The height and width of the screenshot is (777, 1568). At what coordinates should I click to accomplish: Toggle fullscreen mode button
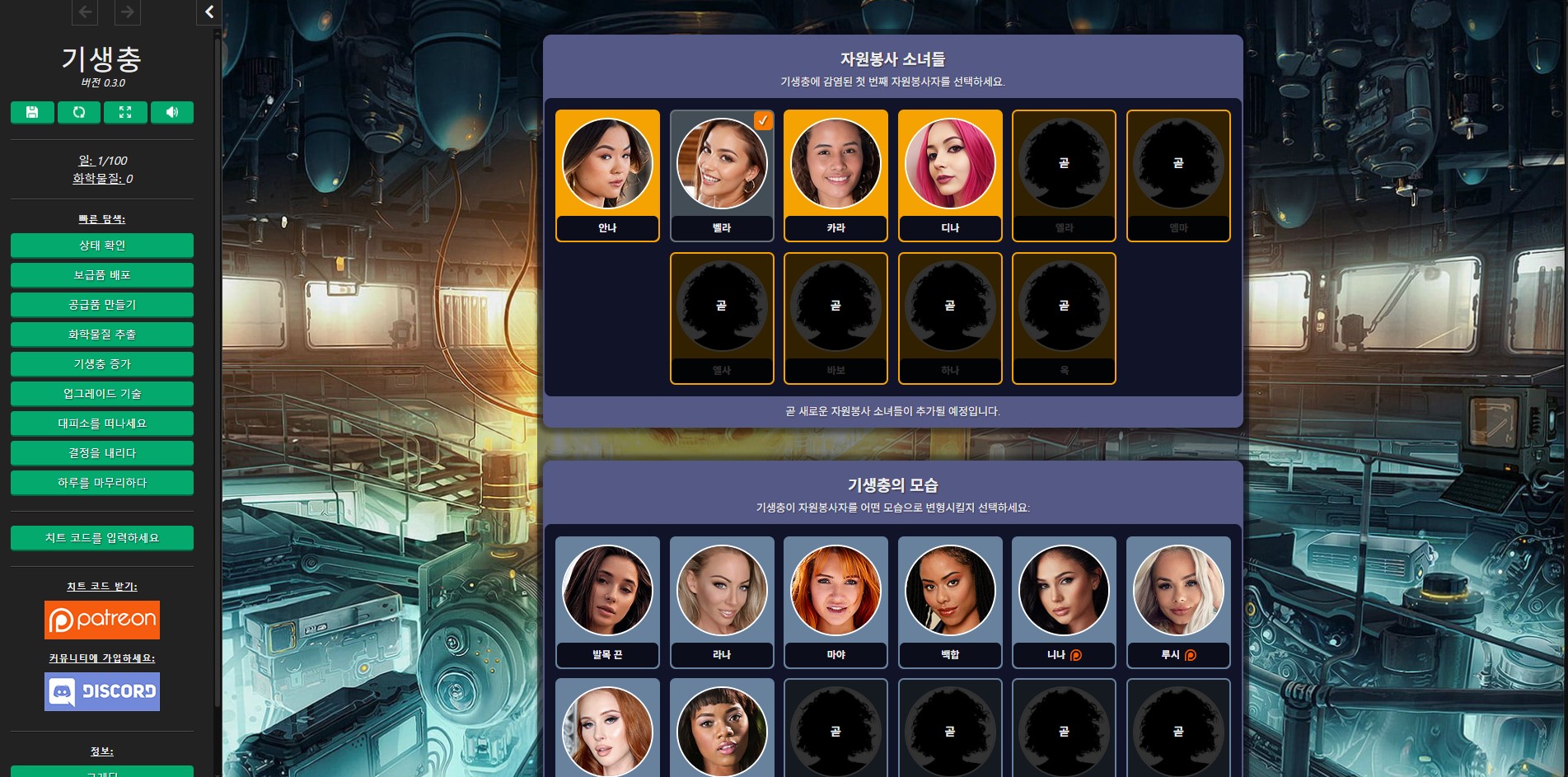125,112
